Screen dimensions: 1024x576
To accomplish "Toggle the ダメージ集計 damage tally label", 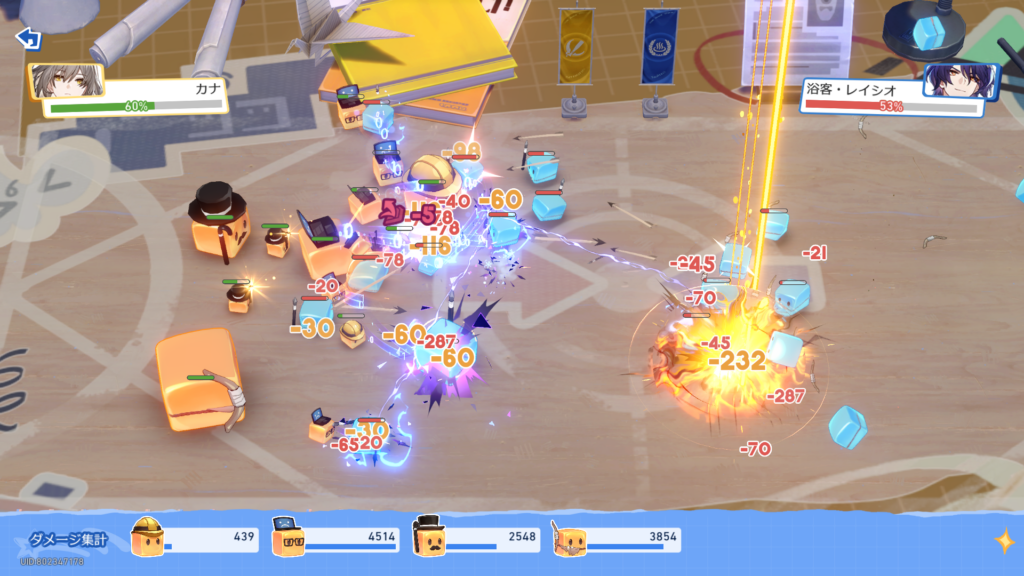I will [x=66, y=540].
